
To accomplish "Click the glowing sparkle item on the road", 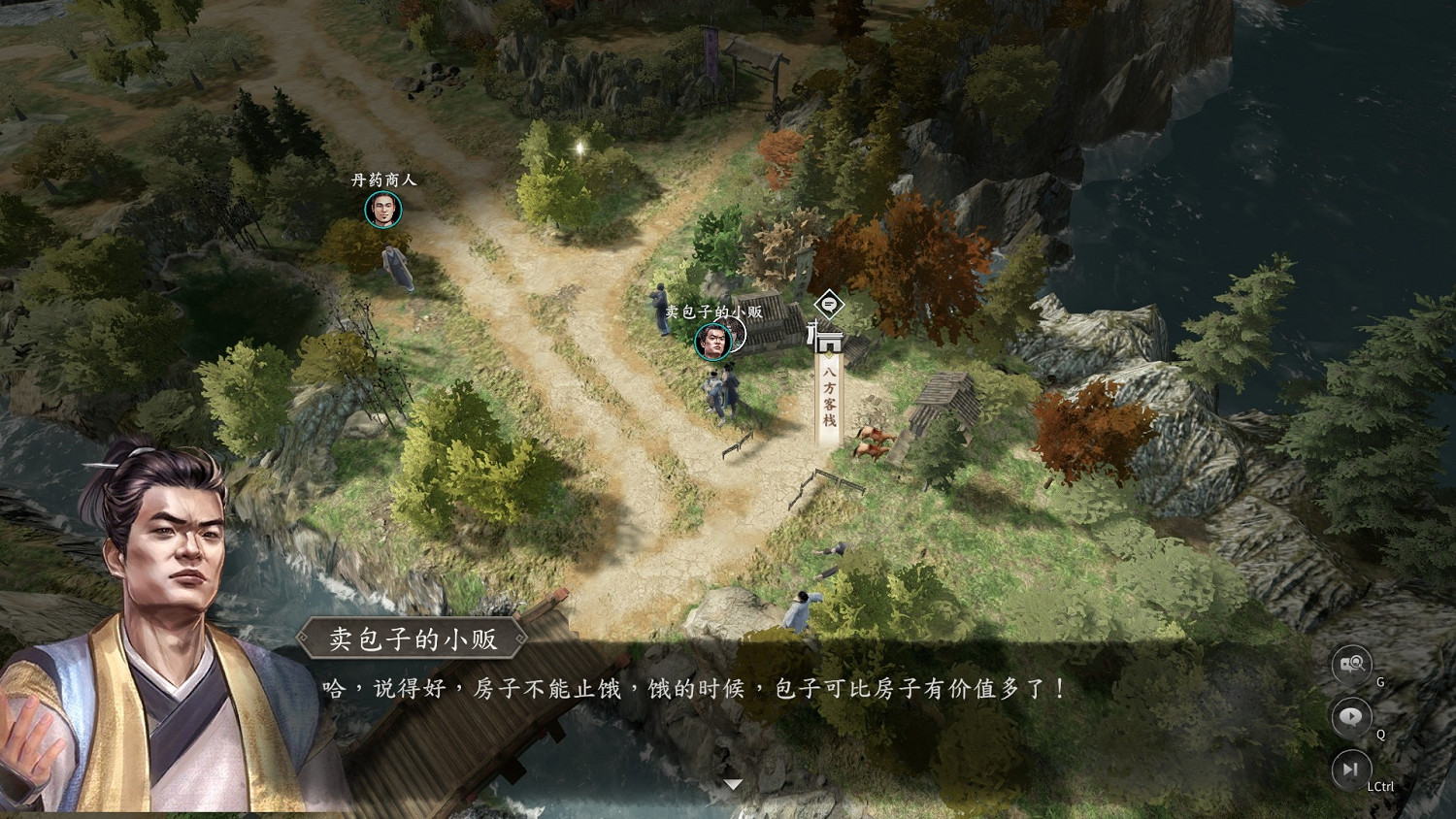I will pos(579,147).
